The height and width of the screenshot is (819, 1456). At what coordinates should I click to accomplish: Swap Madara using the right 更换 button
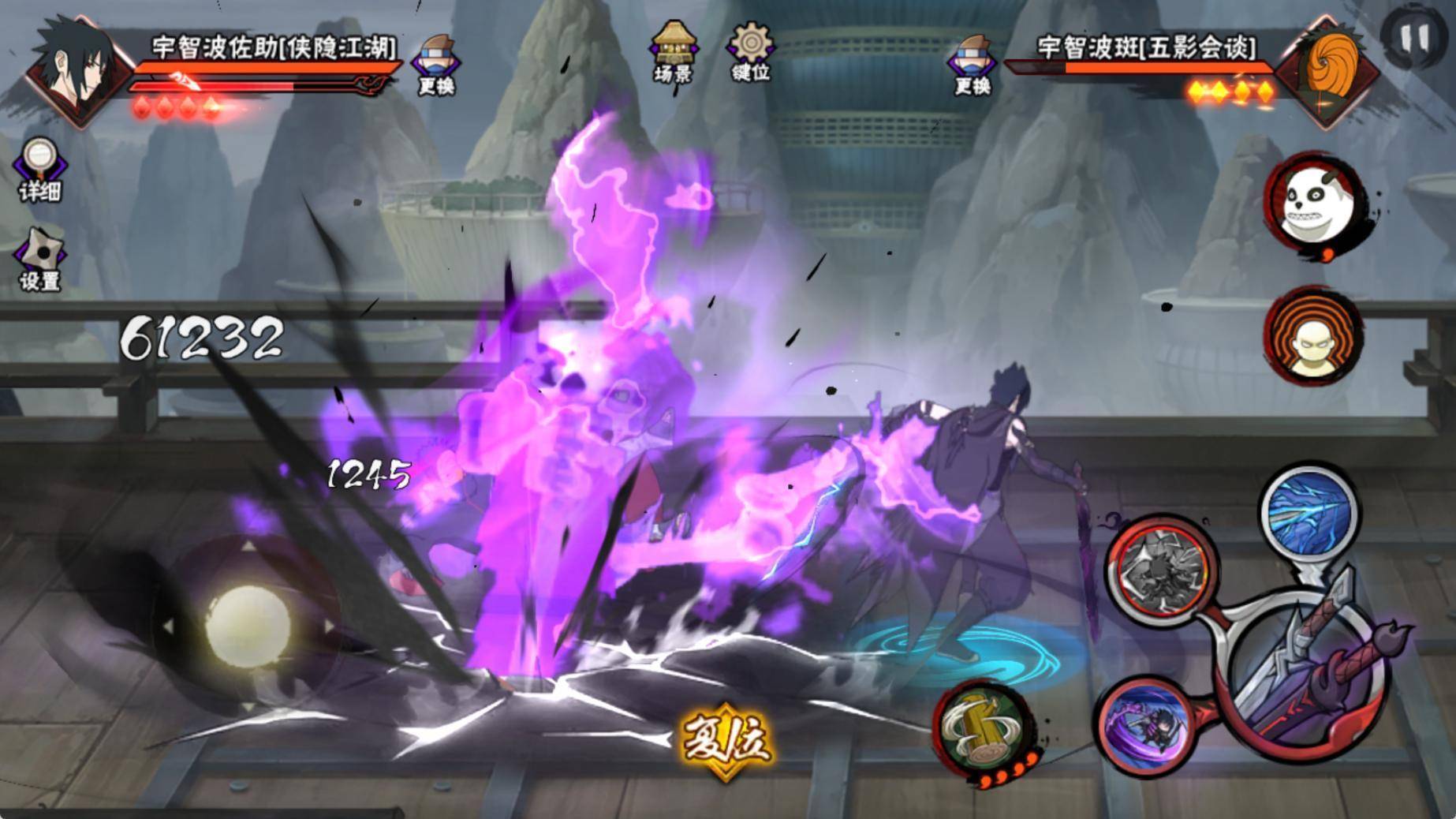coord(973,64)
